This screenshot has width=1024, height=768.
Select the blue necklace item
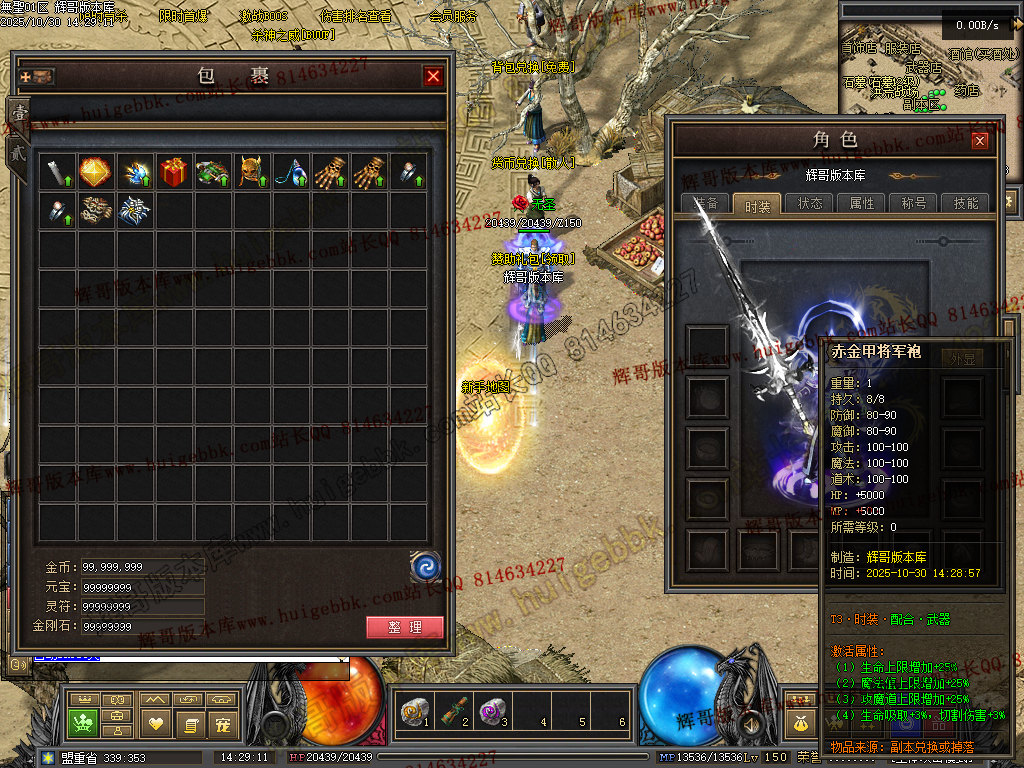tap(291, 171)
